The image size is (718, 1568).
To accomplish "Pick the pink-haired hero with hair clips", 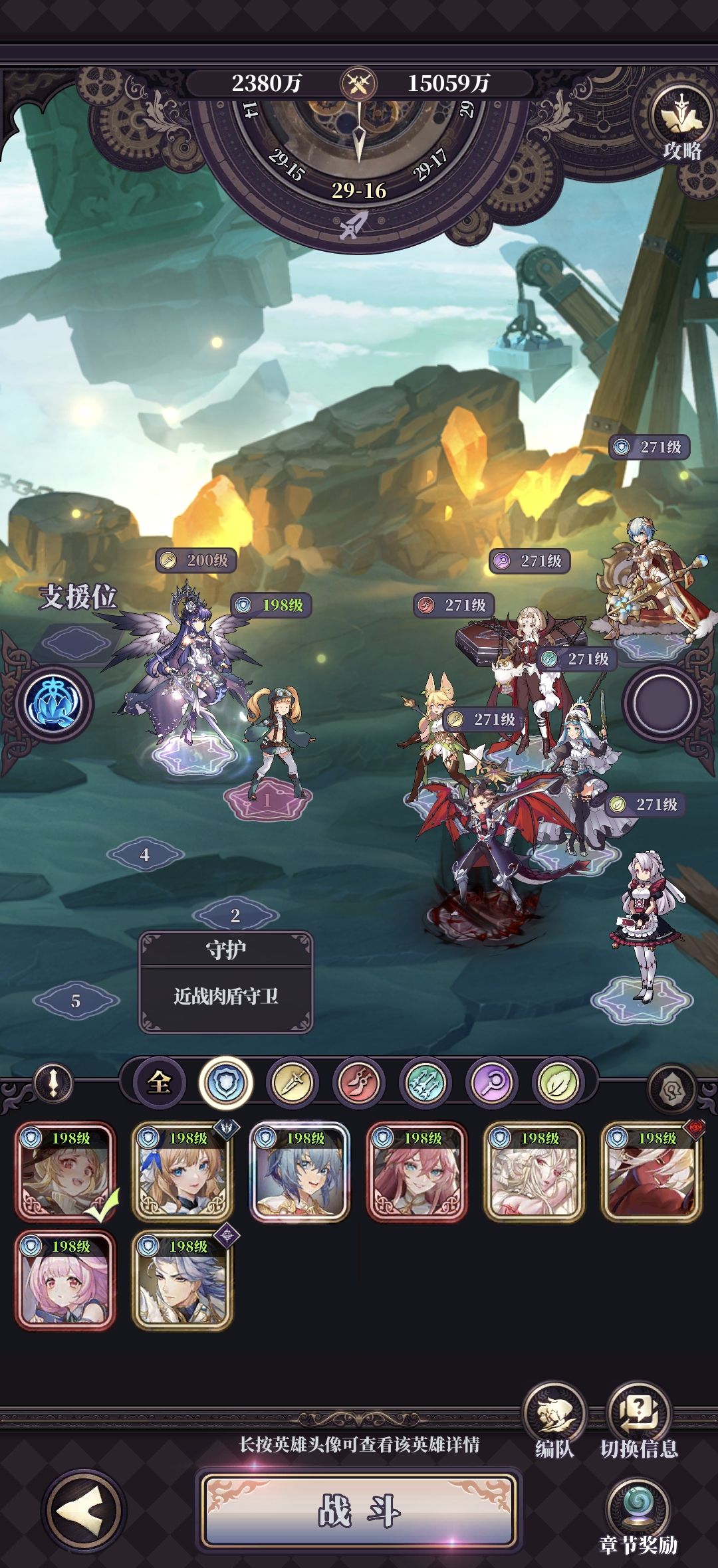I will 65,1280.
